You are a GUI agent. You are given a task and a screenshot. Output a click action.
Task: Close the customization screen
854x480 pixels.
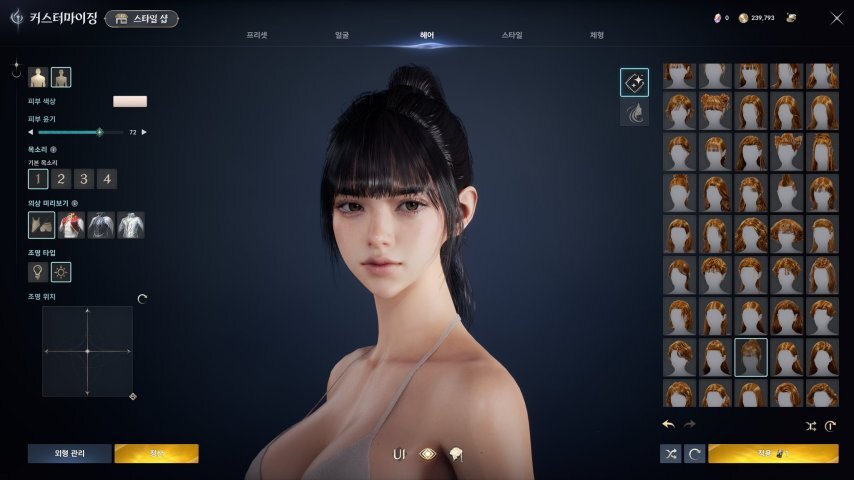836,18
